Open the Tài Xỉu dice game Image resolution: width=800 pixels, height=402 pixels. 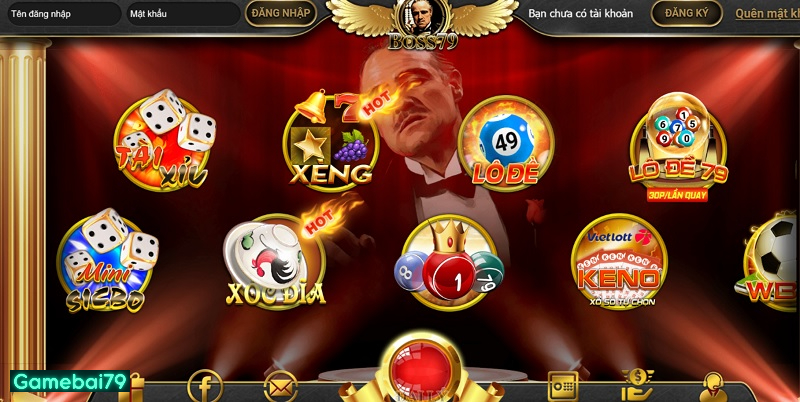164,142
